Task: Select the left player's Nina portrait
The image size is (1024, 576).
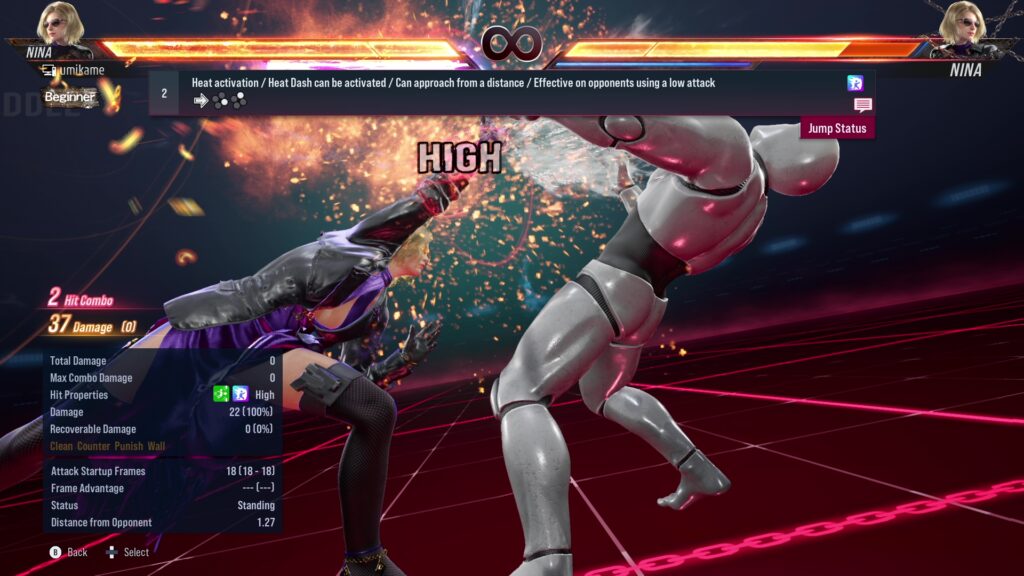Action: click(61, 23)
